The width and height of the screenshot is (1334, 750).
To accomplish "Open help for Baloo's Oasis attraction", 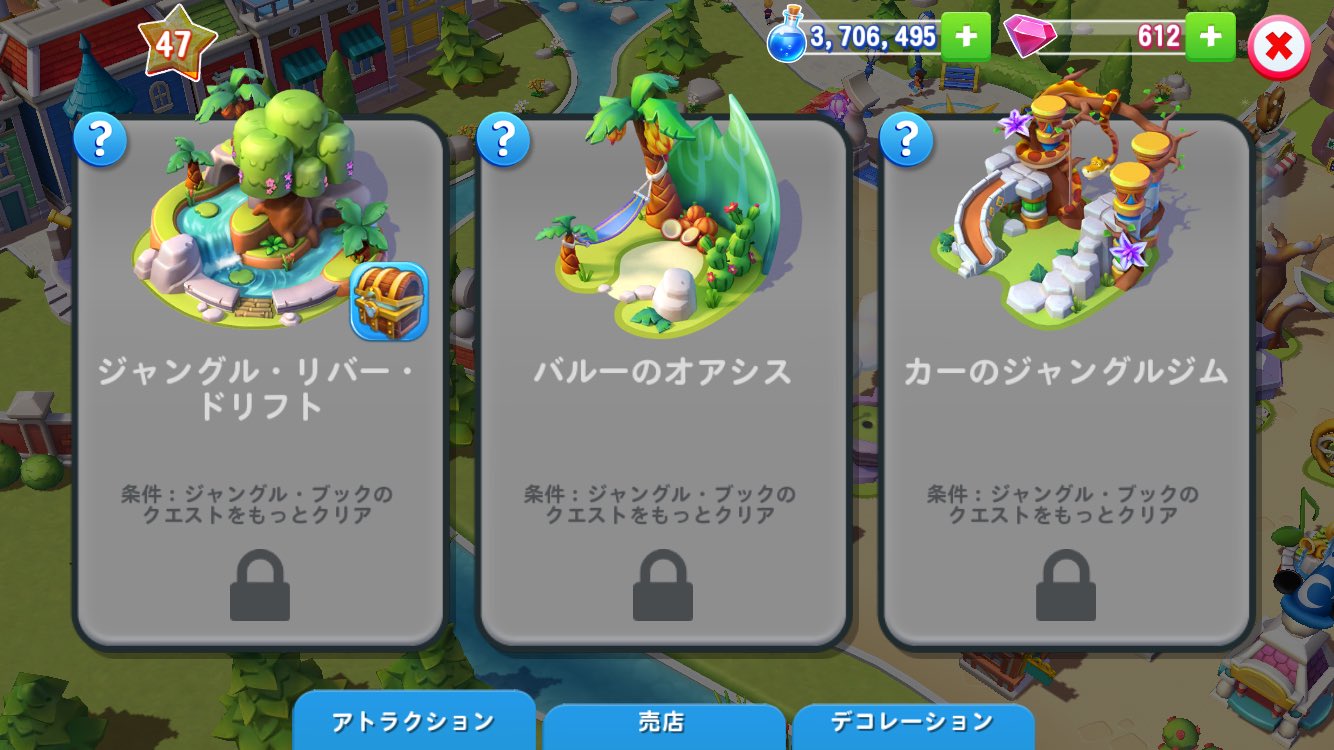I will point(504,140).
